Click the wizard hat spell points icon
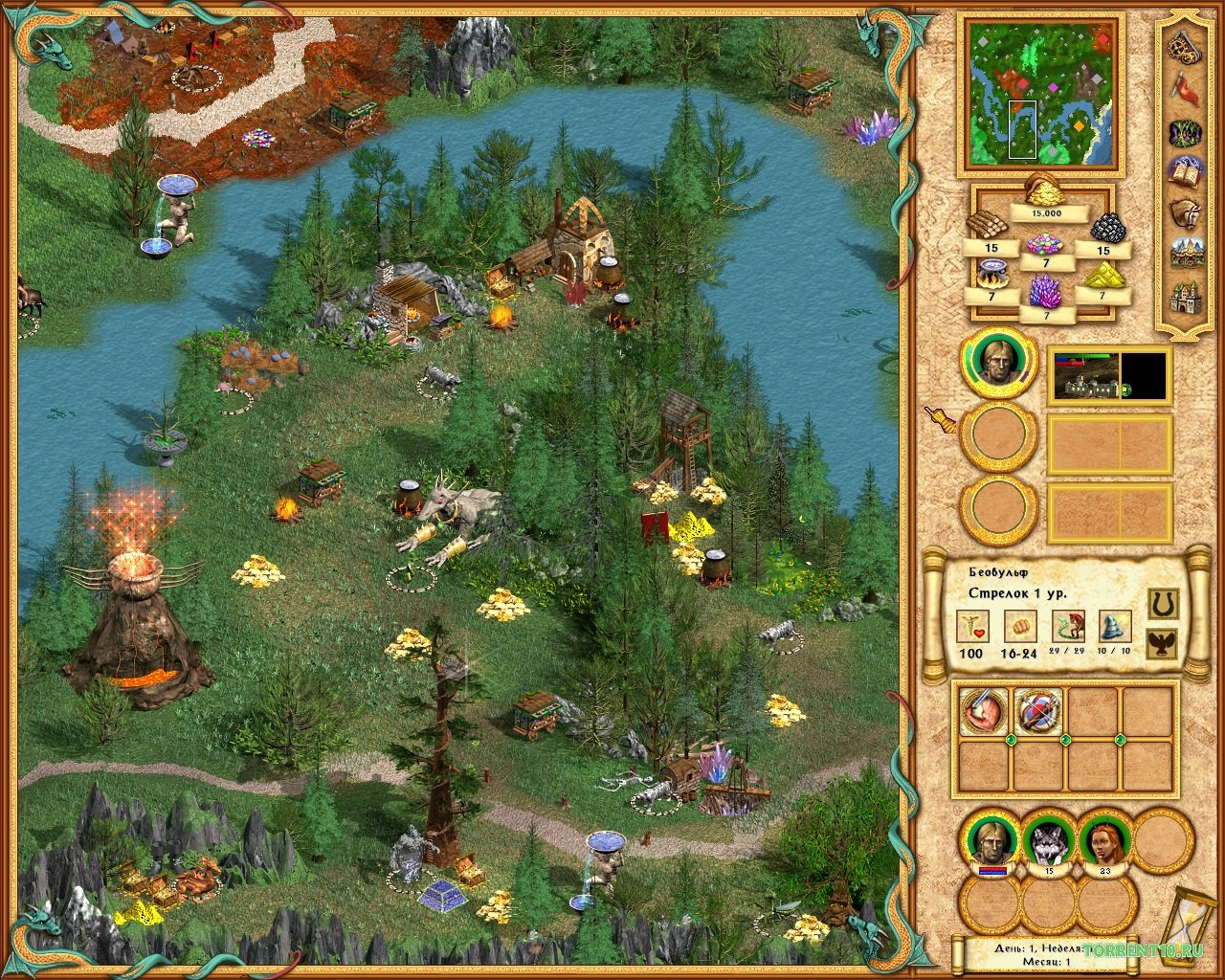 click(x=1114, y=628)
